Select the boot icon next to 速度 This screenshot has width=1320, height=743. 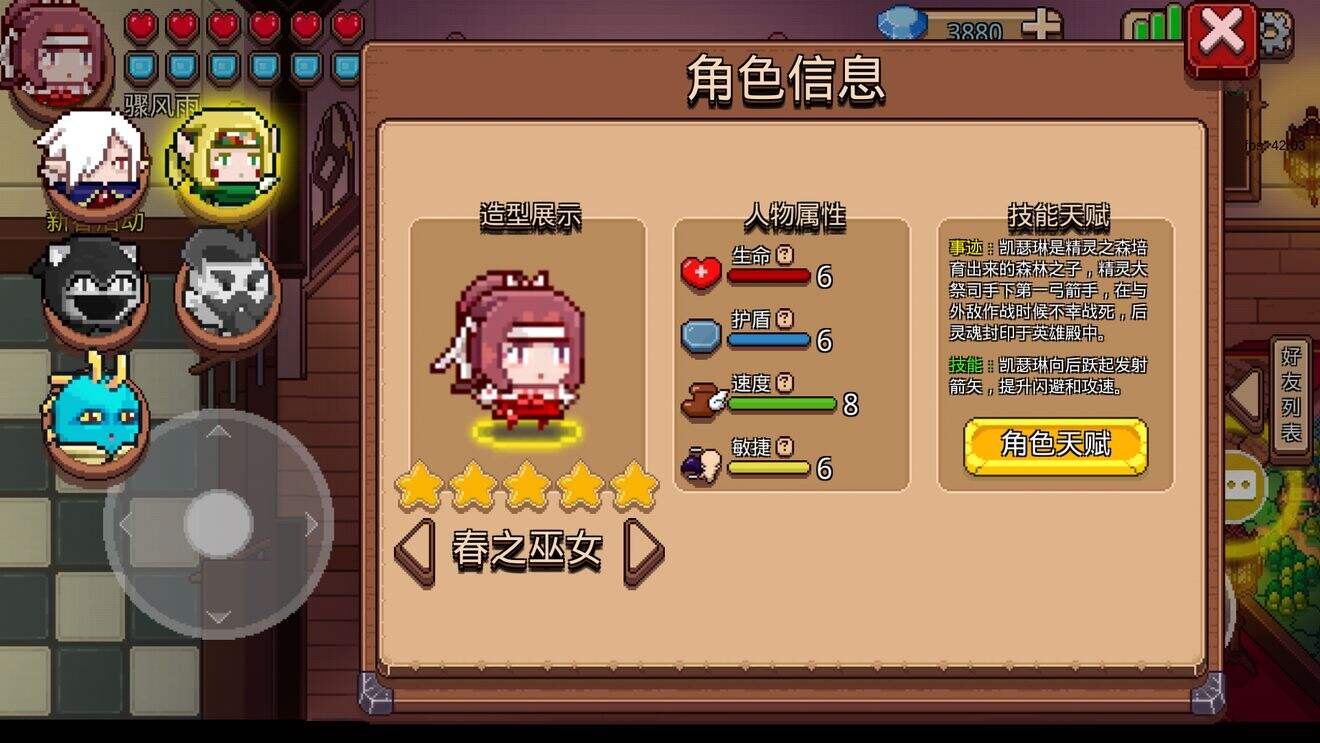click(x=697, y=397)
